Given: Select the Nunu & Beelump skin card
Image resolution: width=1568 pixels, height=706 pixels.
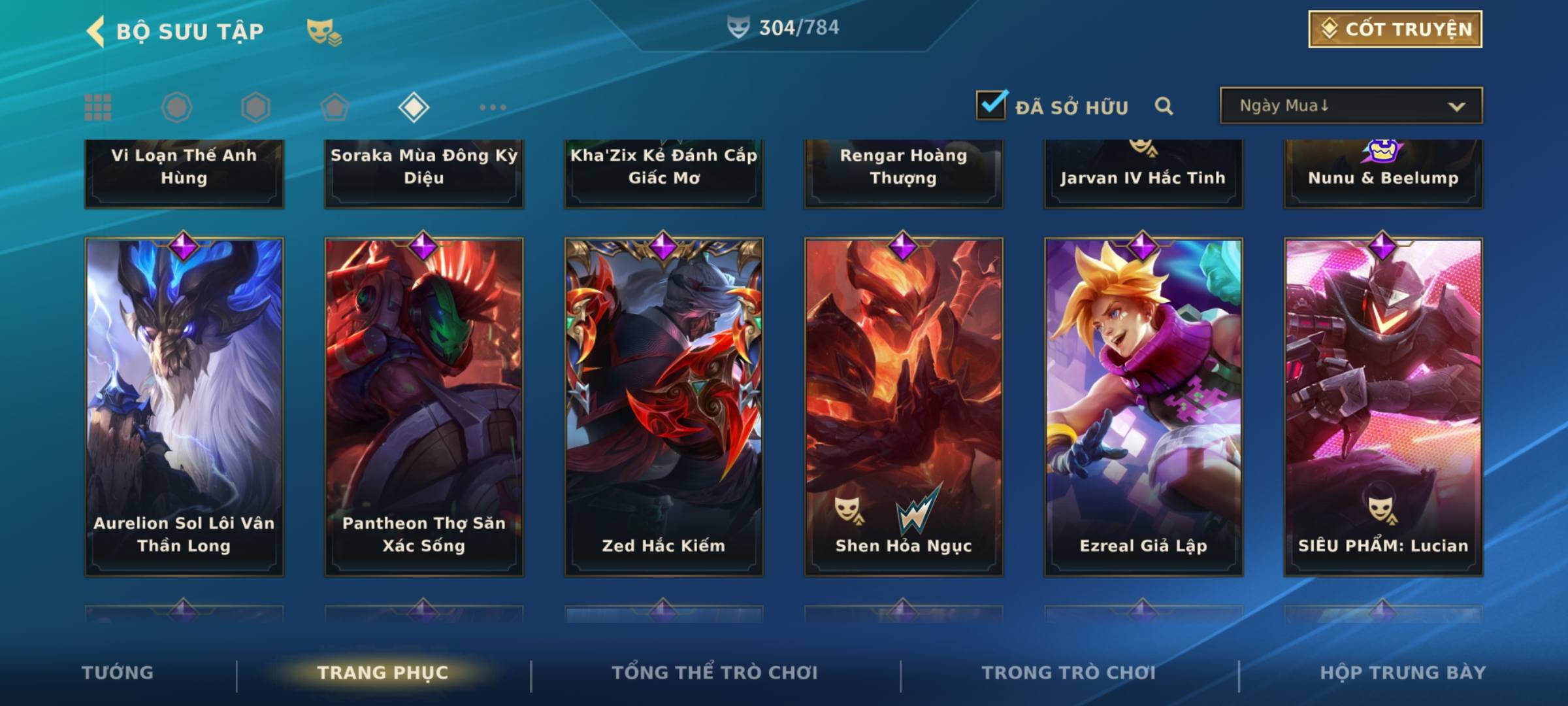Looking at the screenshot, I should click(x=1383, y=173).
